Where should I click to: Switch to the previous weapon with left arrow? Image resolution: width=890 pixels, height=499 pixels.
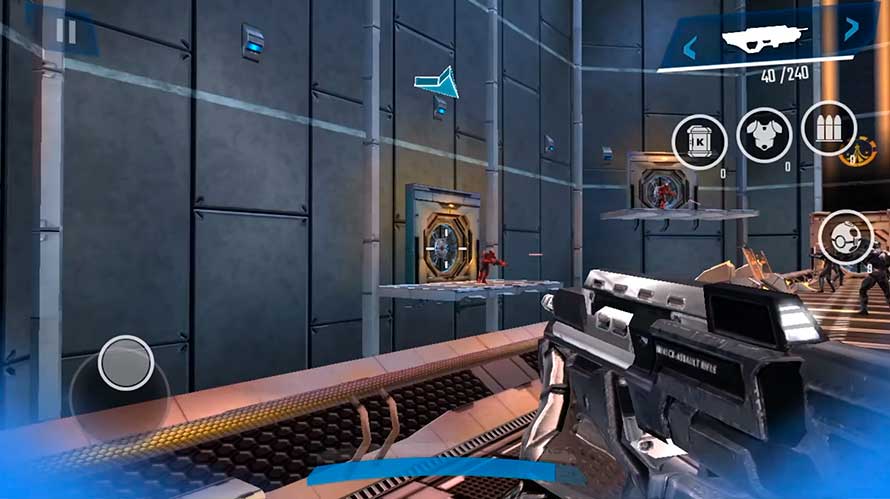click(690, 46)
